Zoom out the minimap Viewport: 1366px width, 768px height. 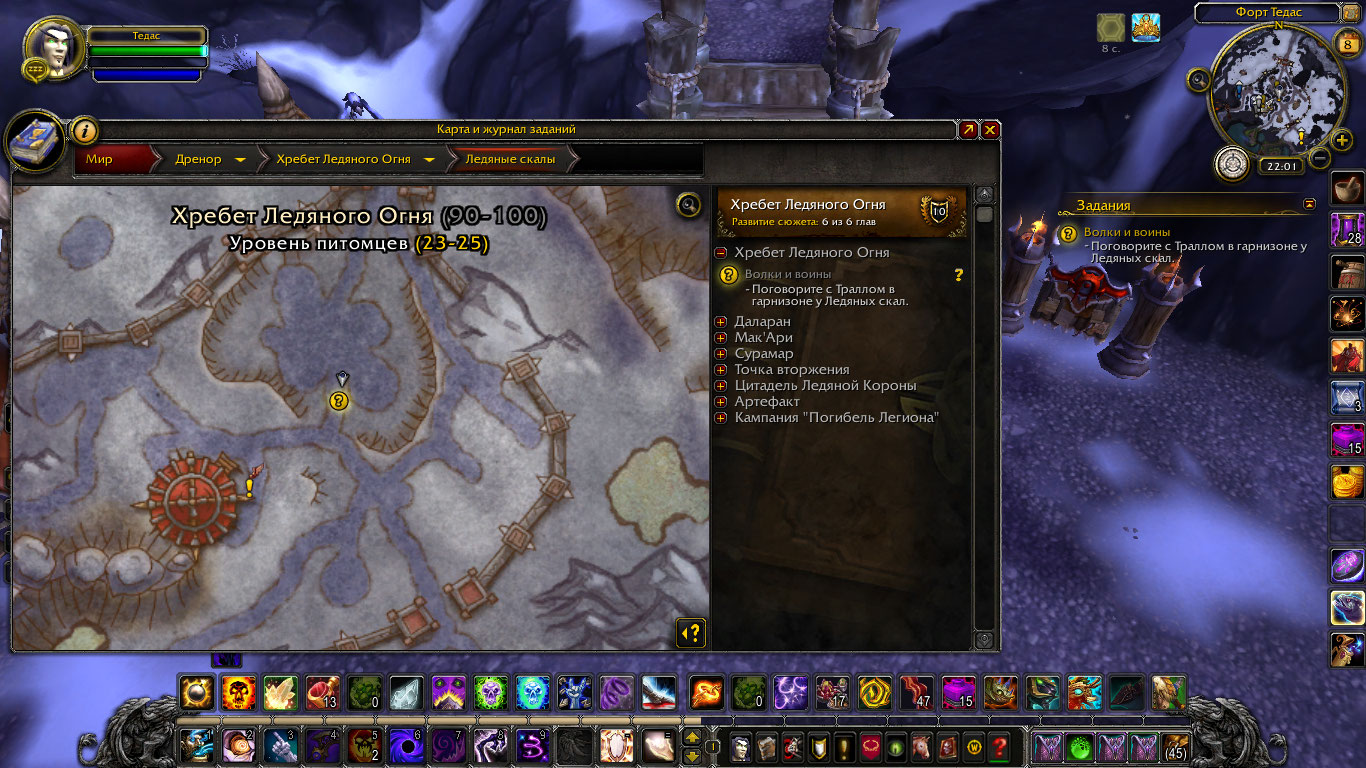[x=1320, y=158]
